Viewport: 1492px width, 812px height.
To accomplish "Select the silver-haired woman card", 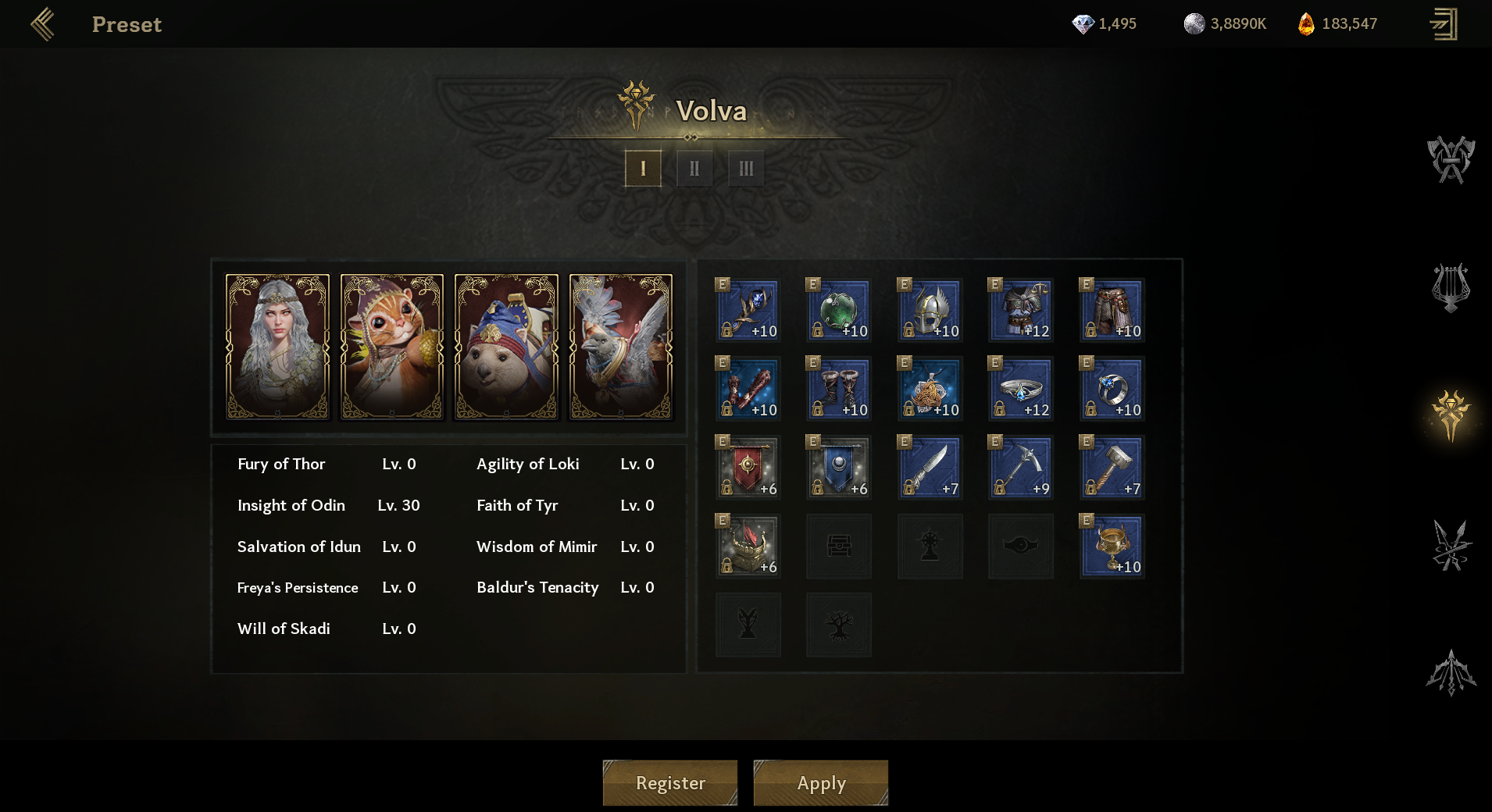I will point(277,347).
